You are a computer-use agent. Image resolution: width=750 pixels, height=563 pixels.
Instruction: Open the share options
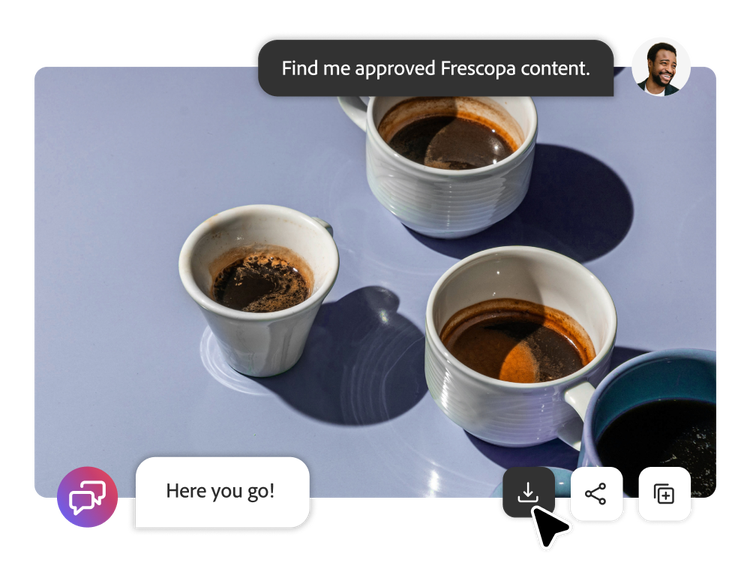tap(596, 493)
